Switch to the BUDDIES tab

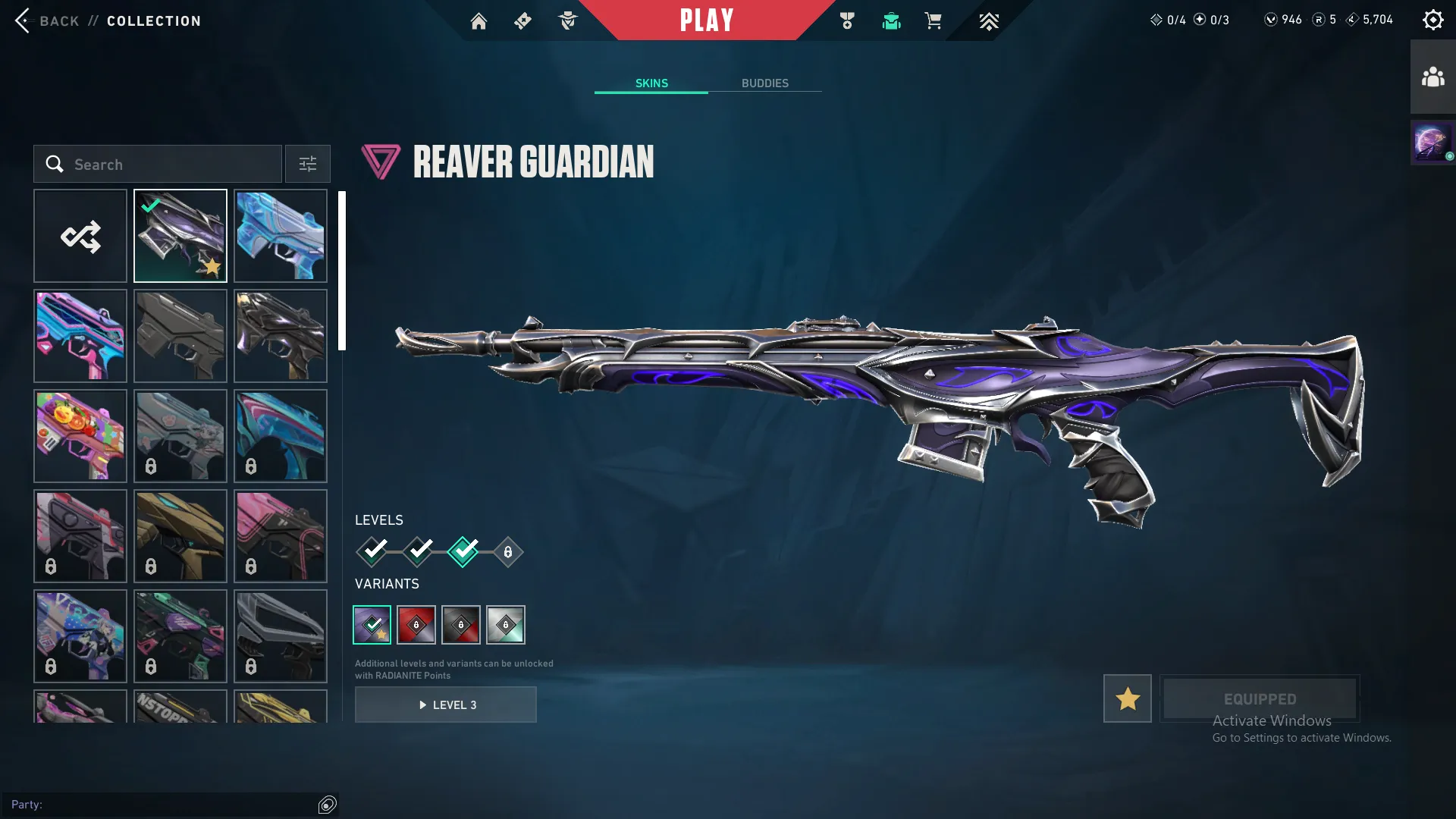pos(766,83)
